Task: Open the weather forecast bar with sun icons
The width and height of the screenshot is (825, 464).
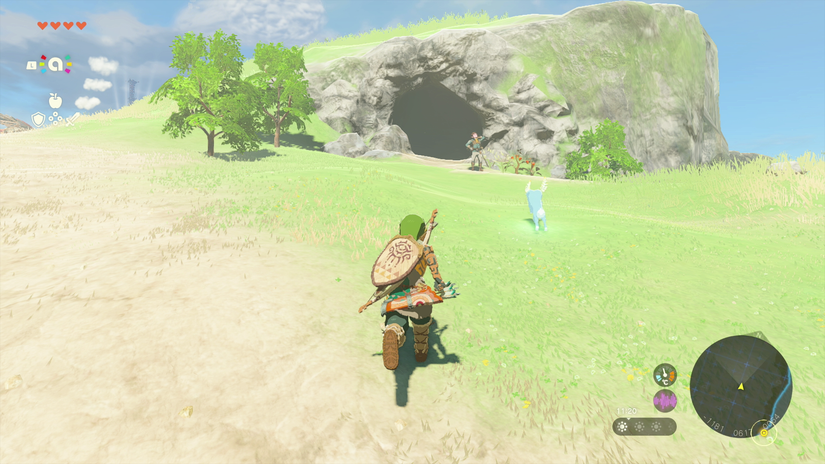Action: pyautogui.click(x=644, y=426)
